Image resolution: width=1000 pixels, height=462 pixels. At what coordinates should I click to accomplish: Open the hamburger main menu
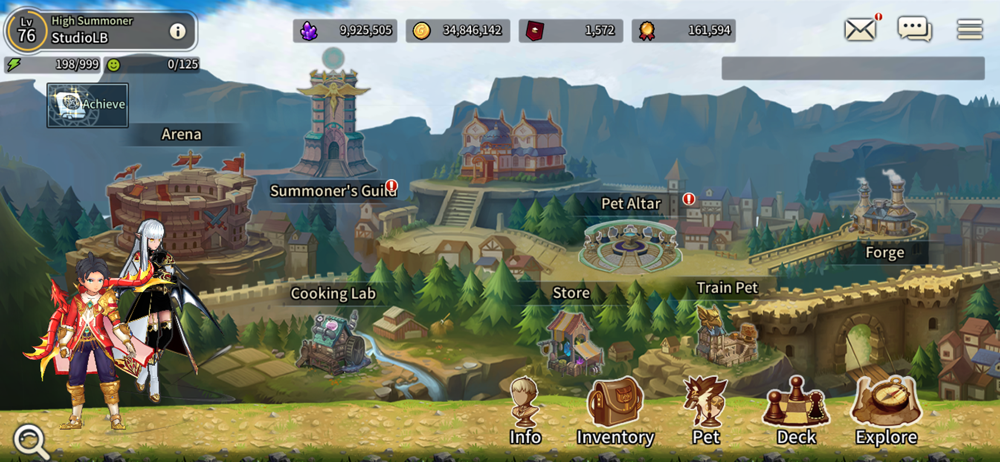(969, 30)
